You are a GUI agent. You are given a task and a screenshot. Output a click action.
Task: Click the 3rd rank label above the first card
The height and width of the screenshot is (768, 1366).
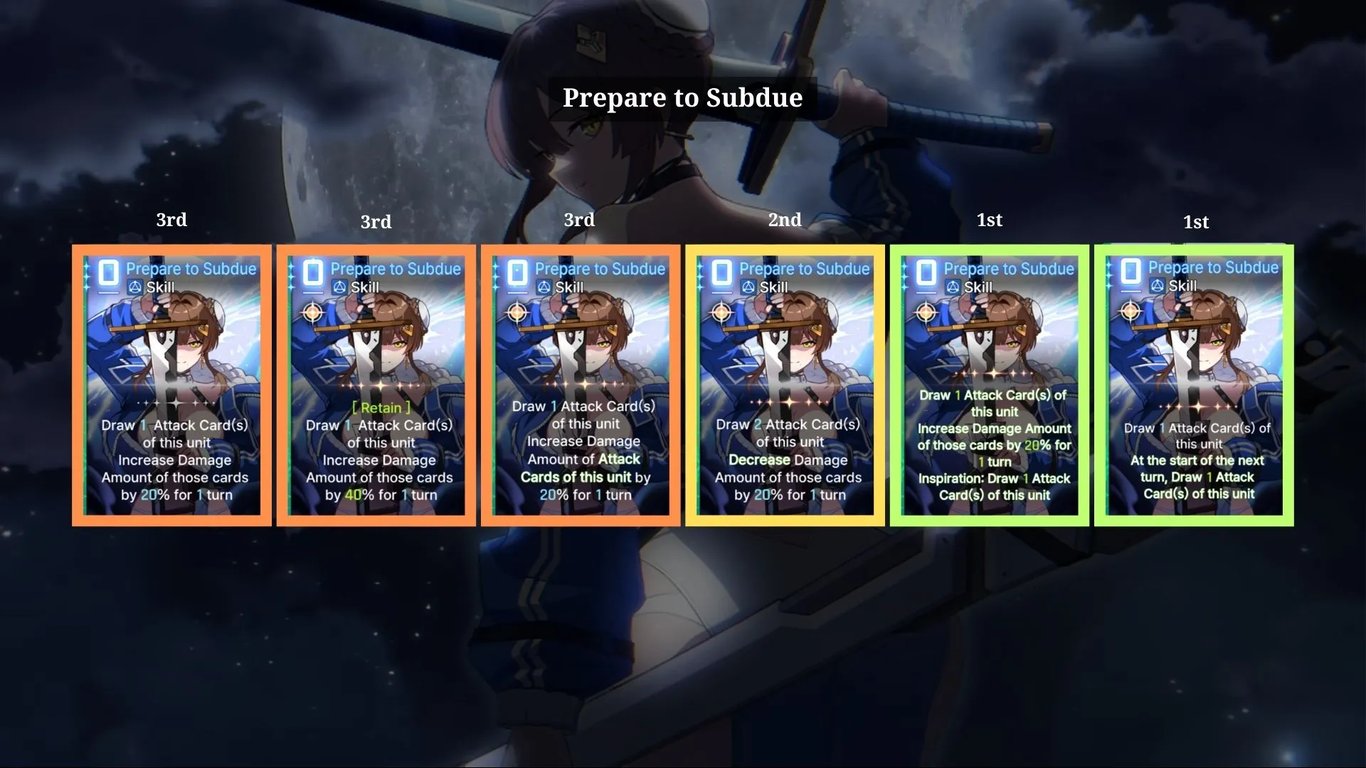pyautogui.click(x=171, y=219)
